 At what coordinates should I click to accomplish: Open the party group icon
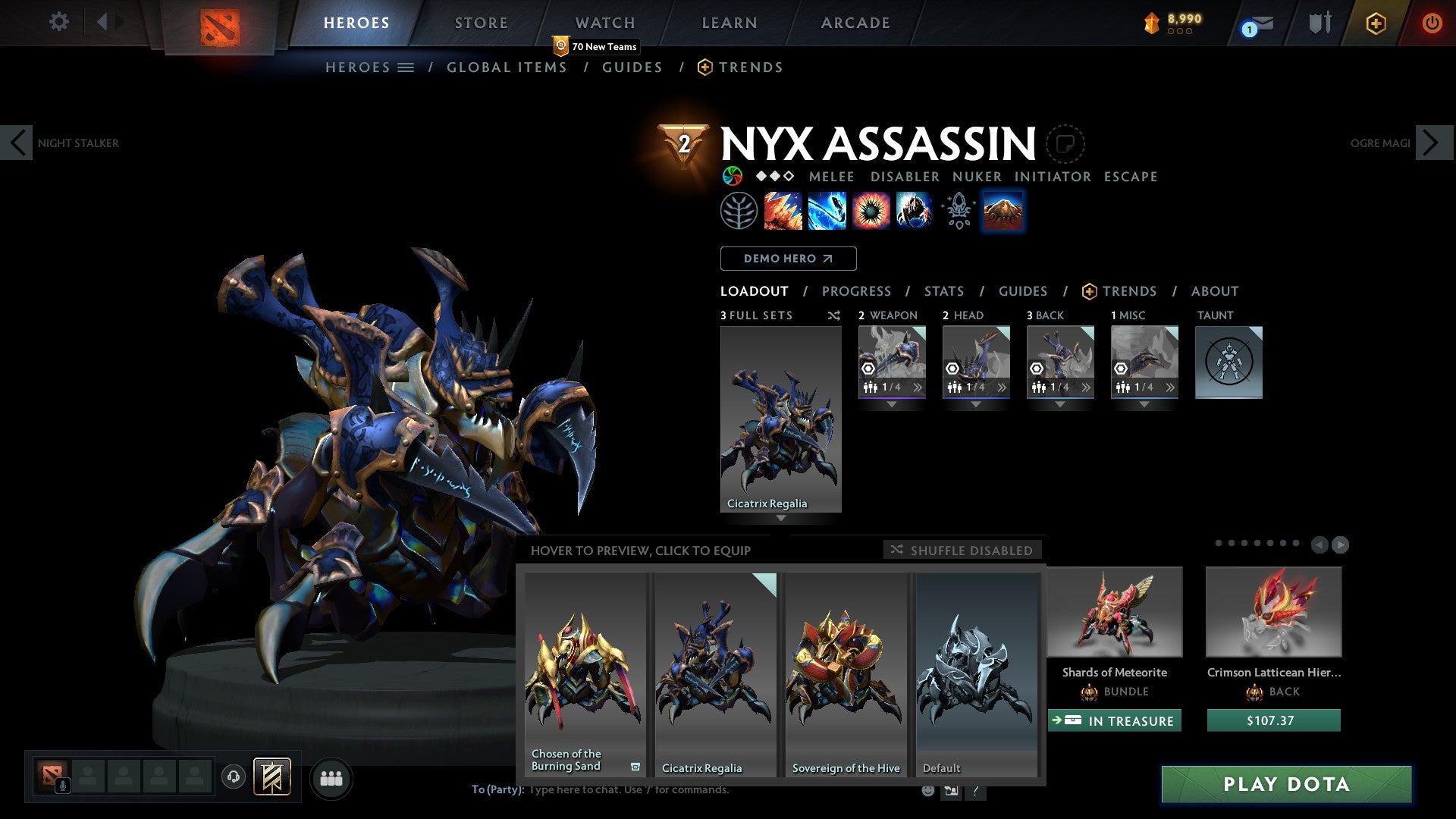click(x=331, y=777)
